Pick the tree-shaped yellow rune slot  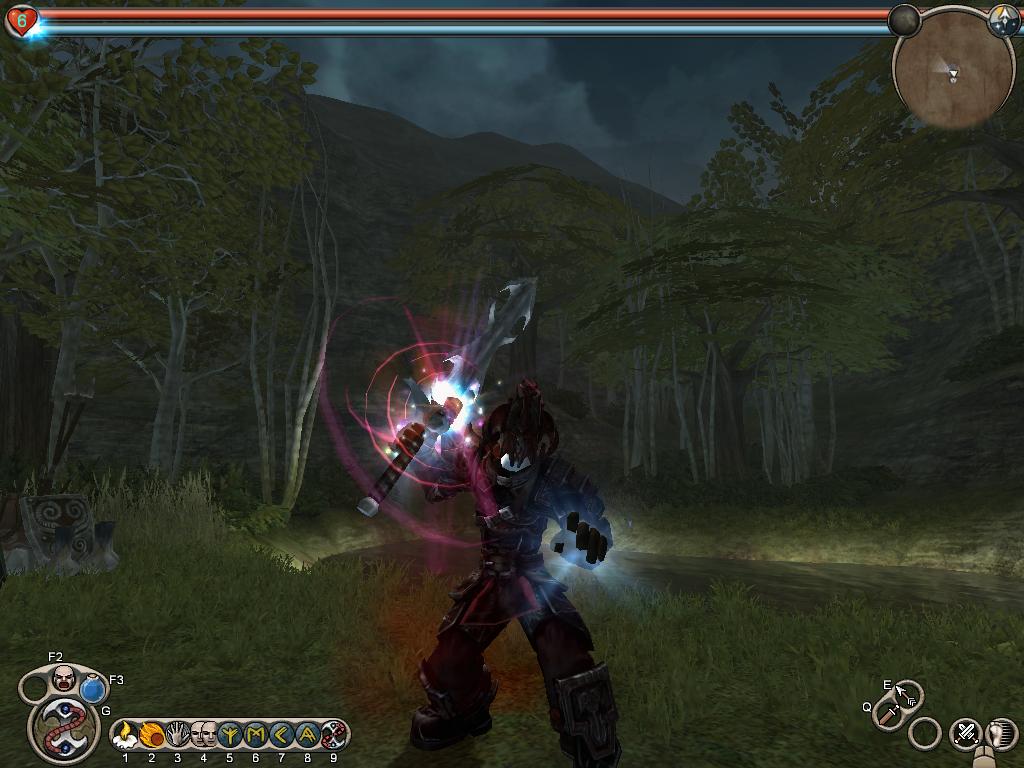[x=229, y=735]
